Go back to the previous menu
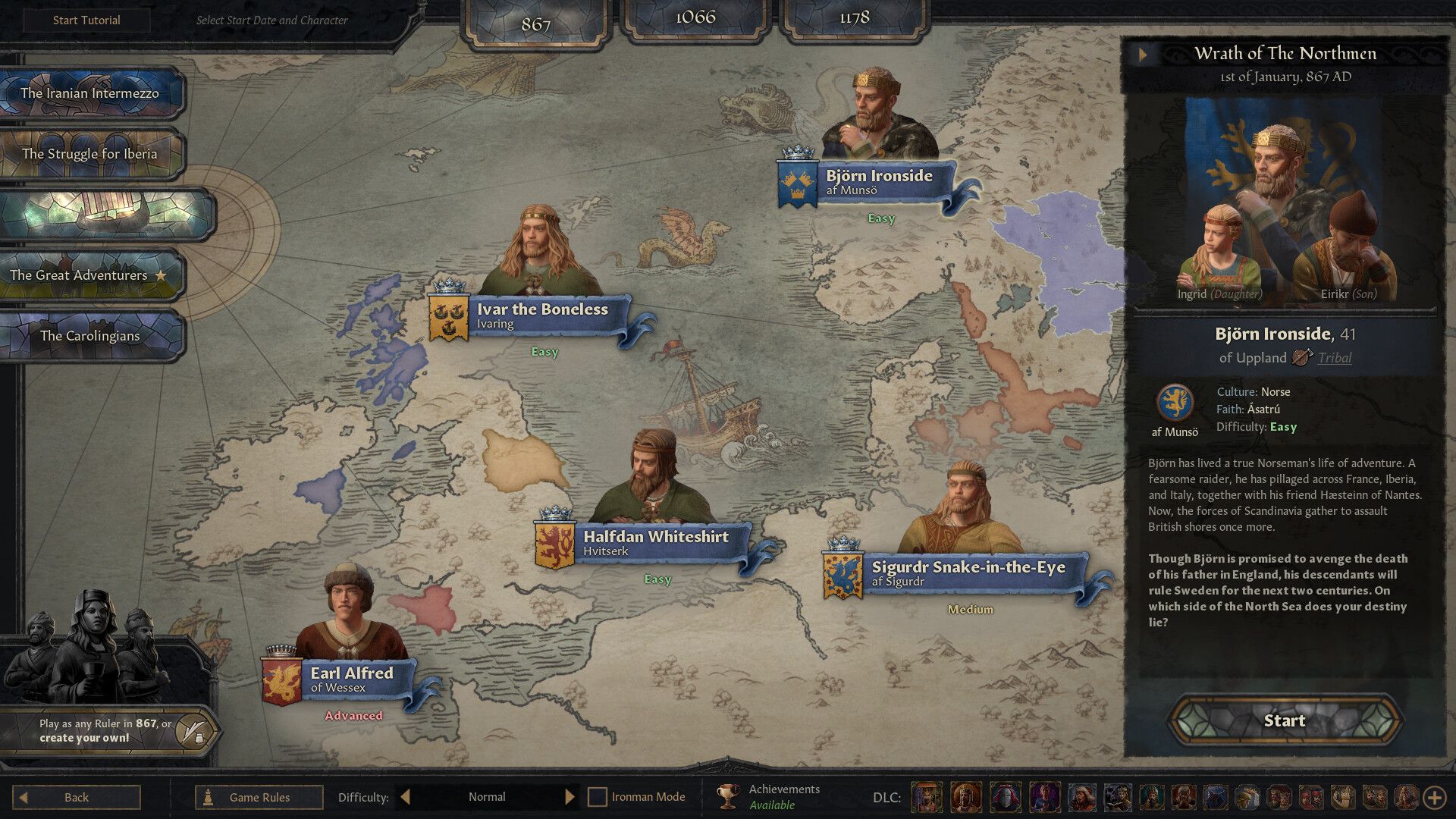1456x819 pixels. [76, 797]
